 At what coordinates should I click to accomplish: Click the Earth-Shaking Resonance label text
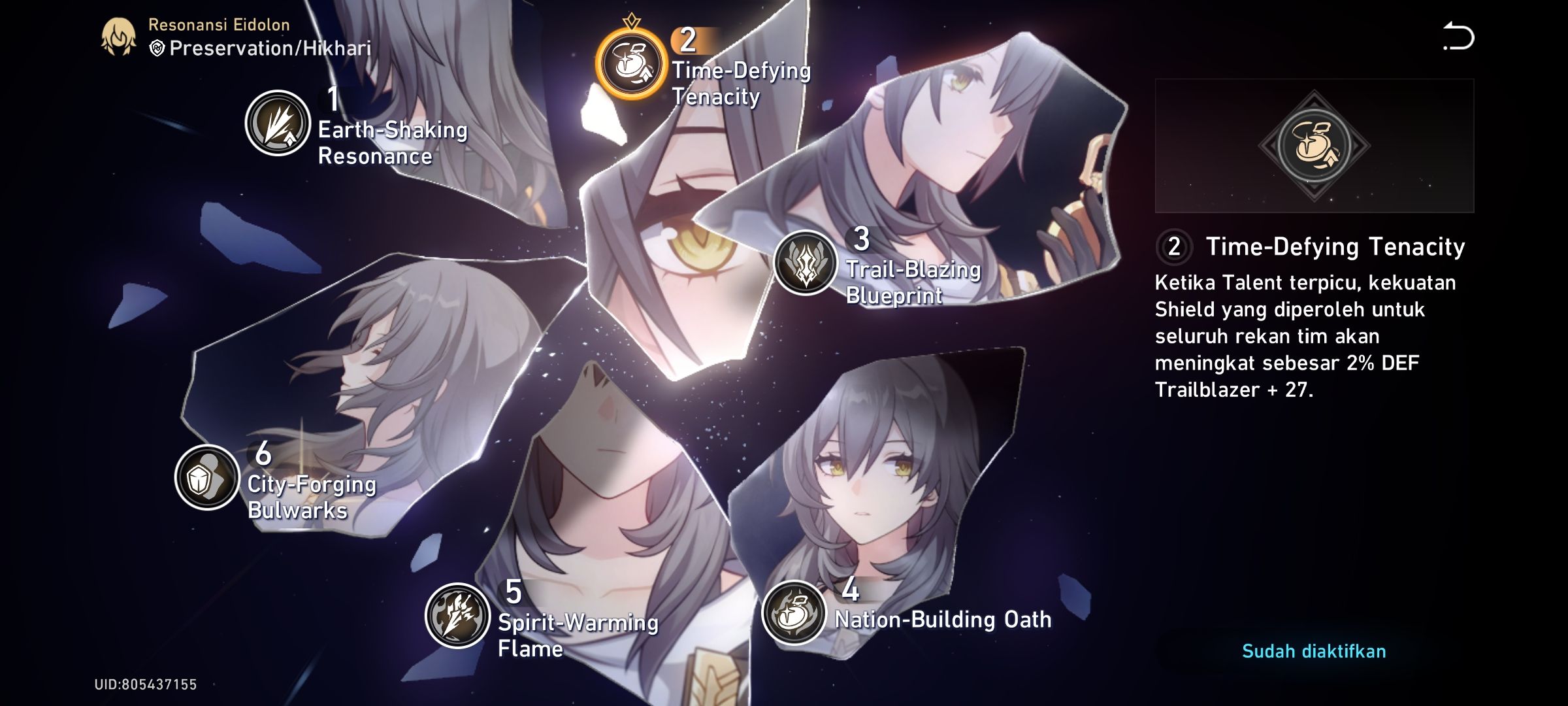coord(392,144)
